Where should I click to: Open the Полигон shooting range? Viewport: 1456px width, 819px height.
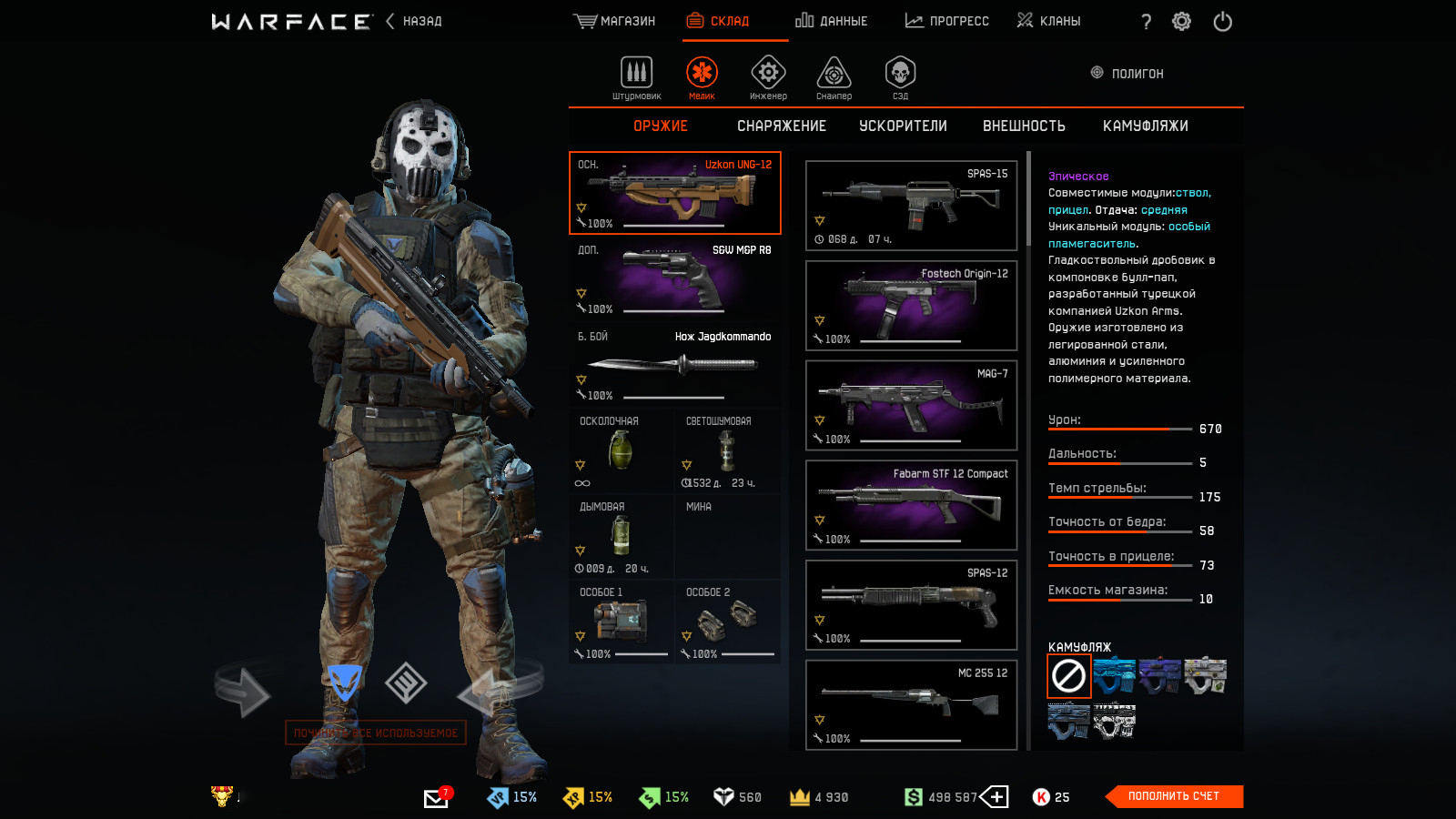pyautogui.click(x=1127, y=74)
